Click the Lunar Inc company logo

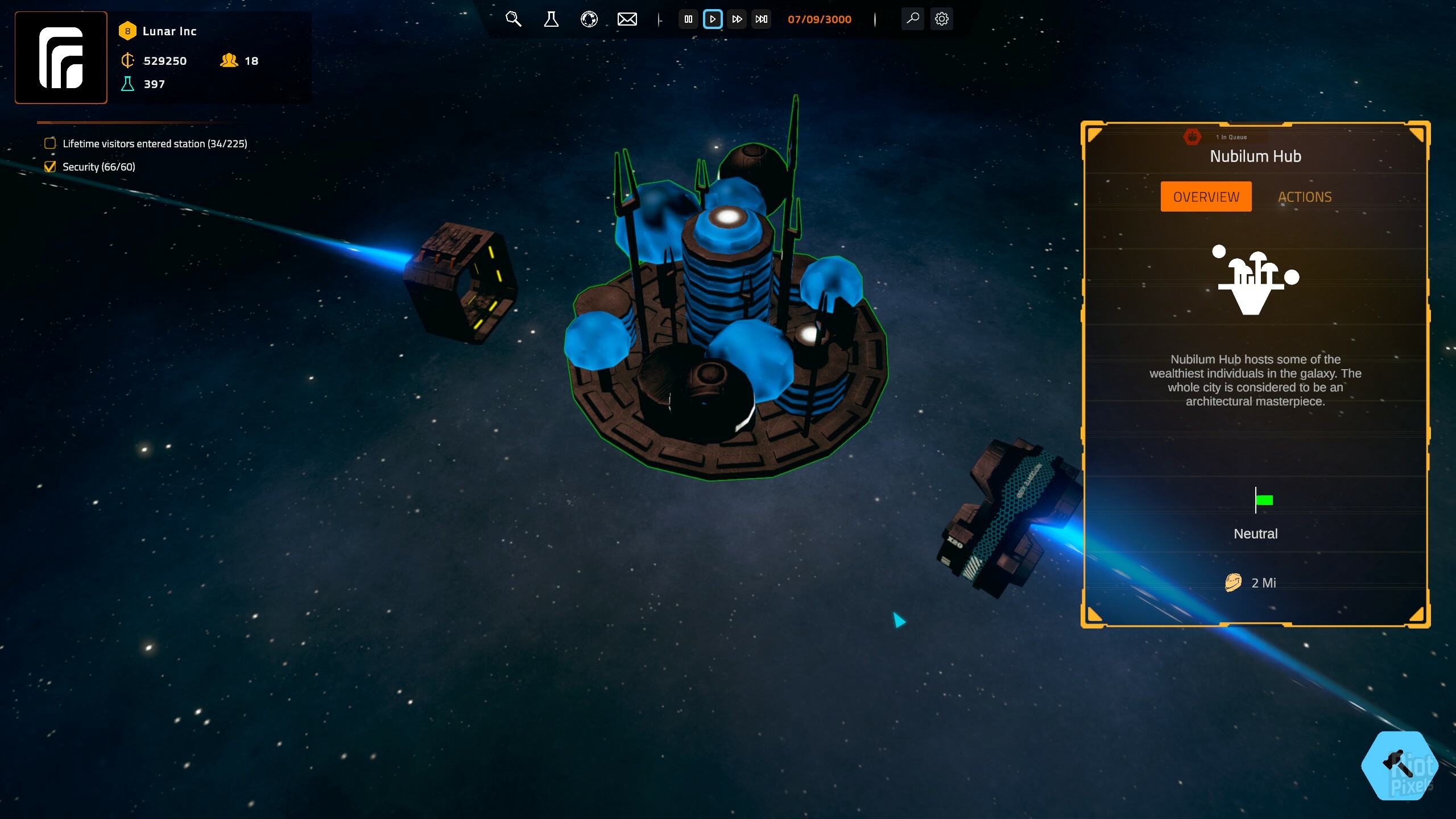pyautogui.click(x=61, y=57)
